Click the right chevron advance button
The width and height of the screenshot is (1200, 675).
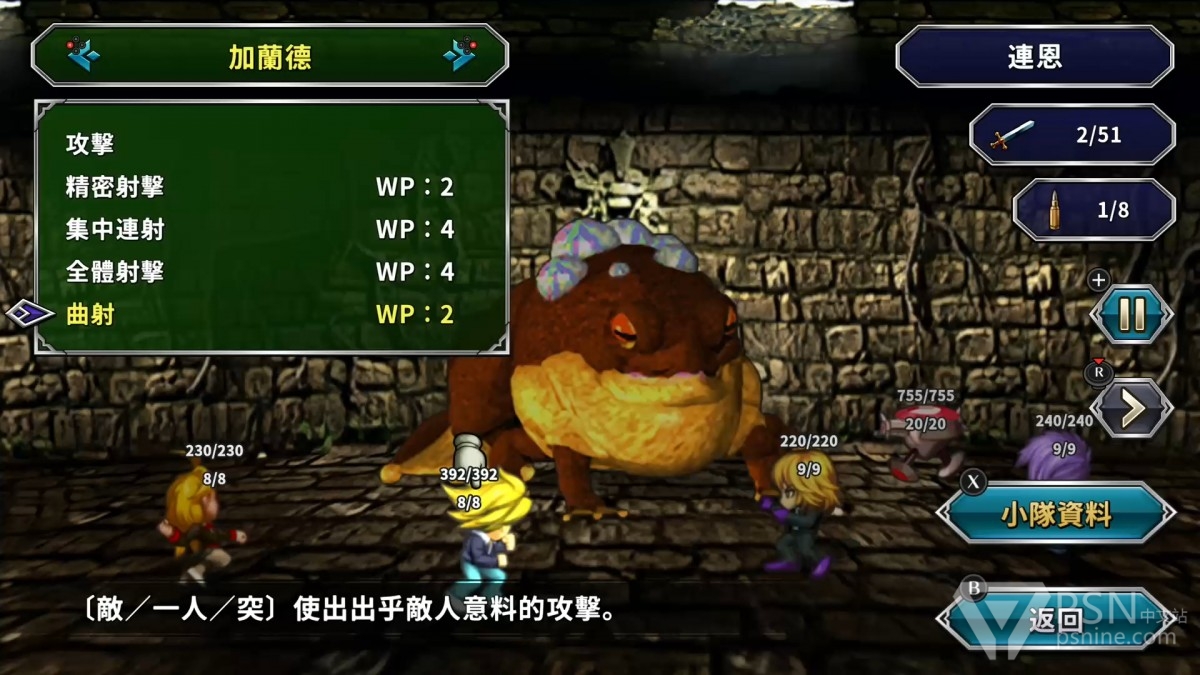click(x=1131, y=408)
